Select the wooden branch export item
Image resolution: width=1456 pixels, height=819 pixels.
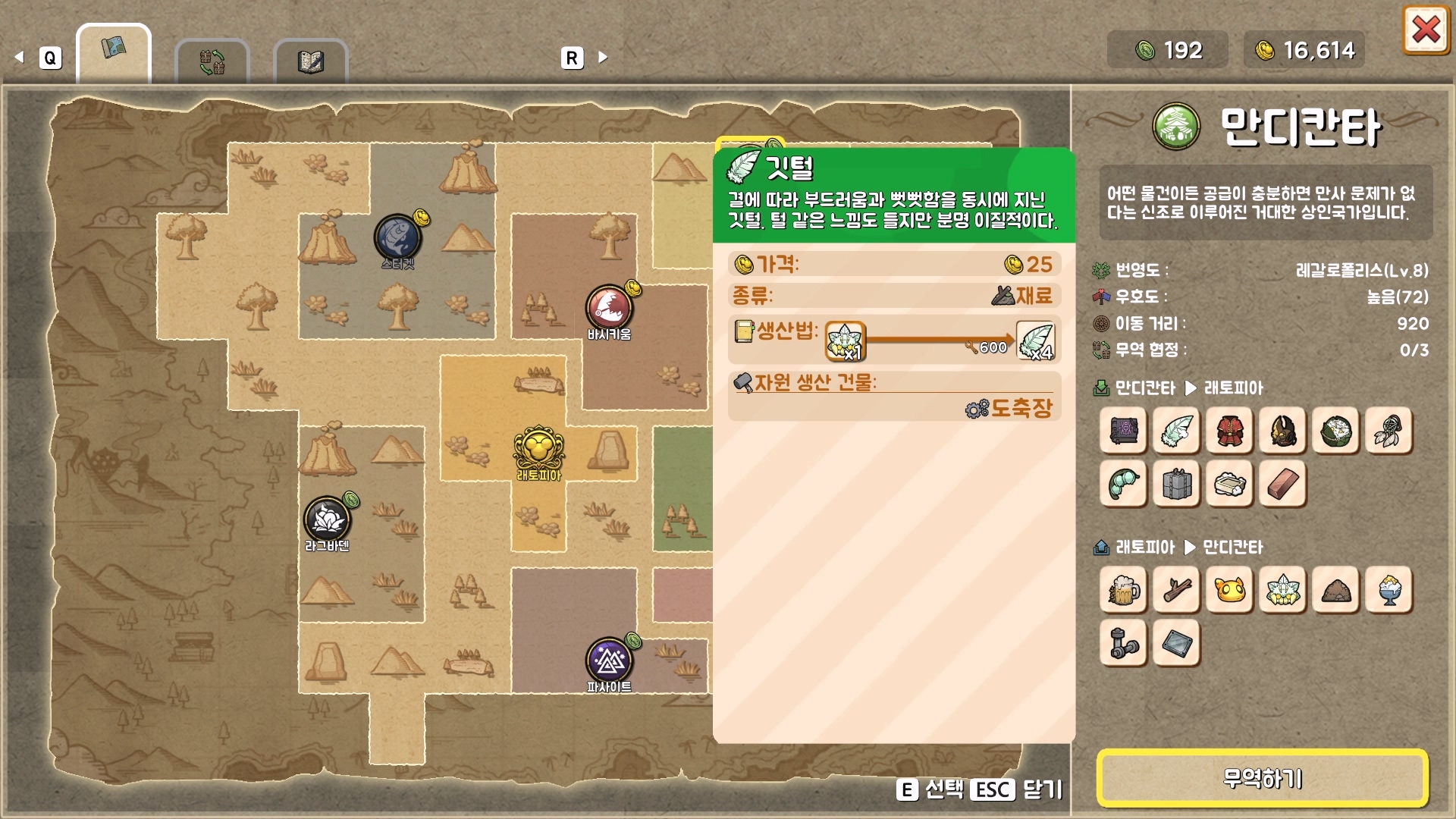(x=1176, y=590)
